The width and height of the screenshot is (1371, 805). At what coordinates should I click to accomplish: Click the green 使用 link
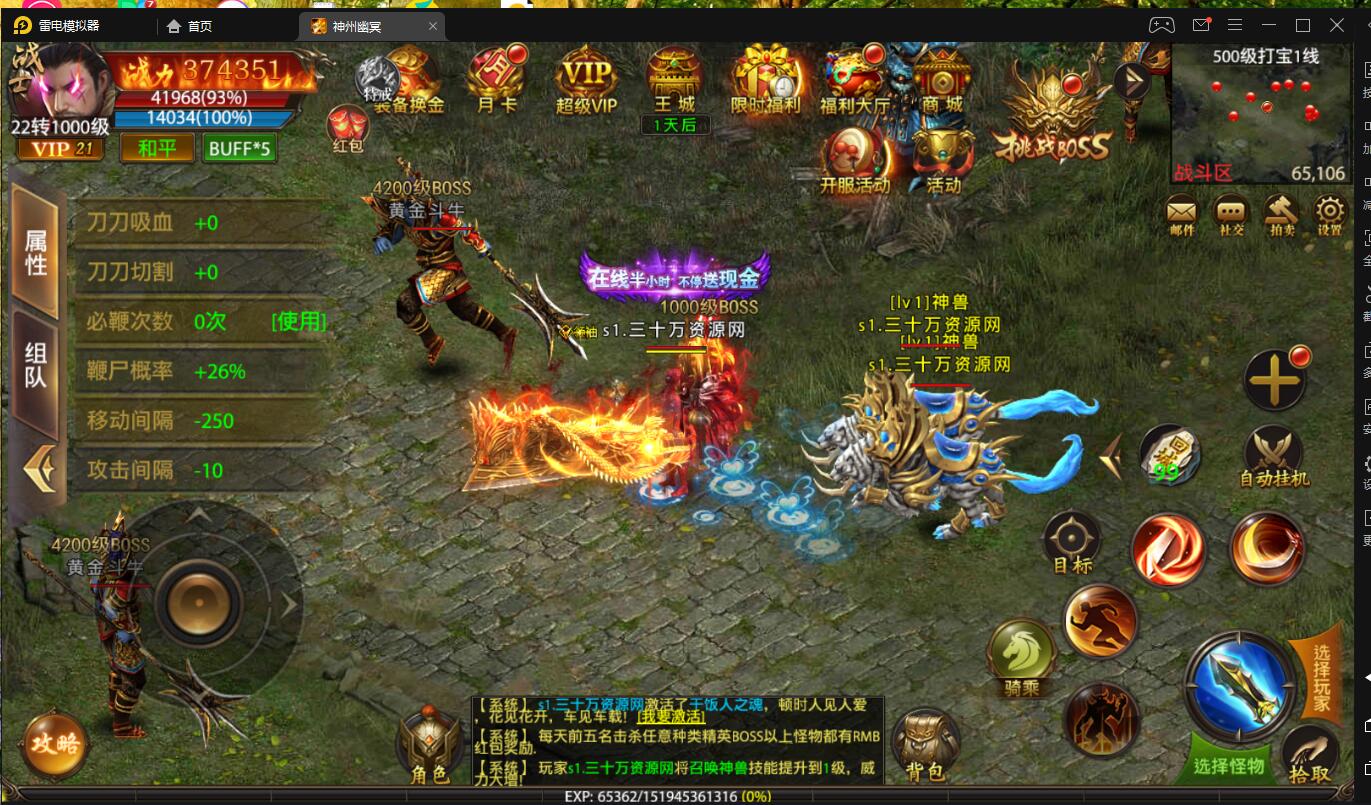click(298, 321)
